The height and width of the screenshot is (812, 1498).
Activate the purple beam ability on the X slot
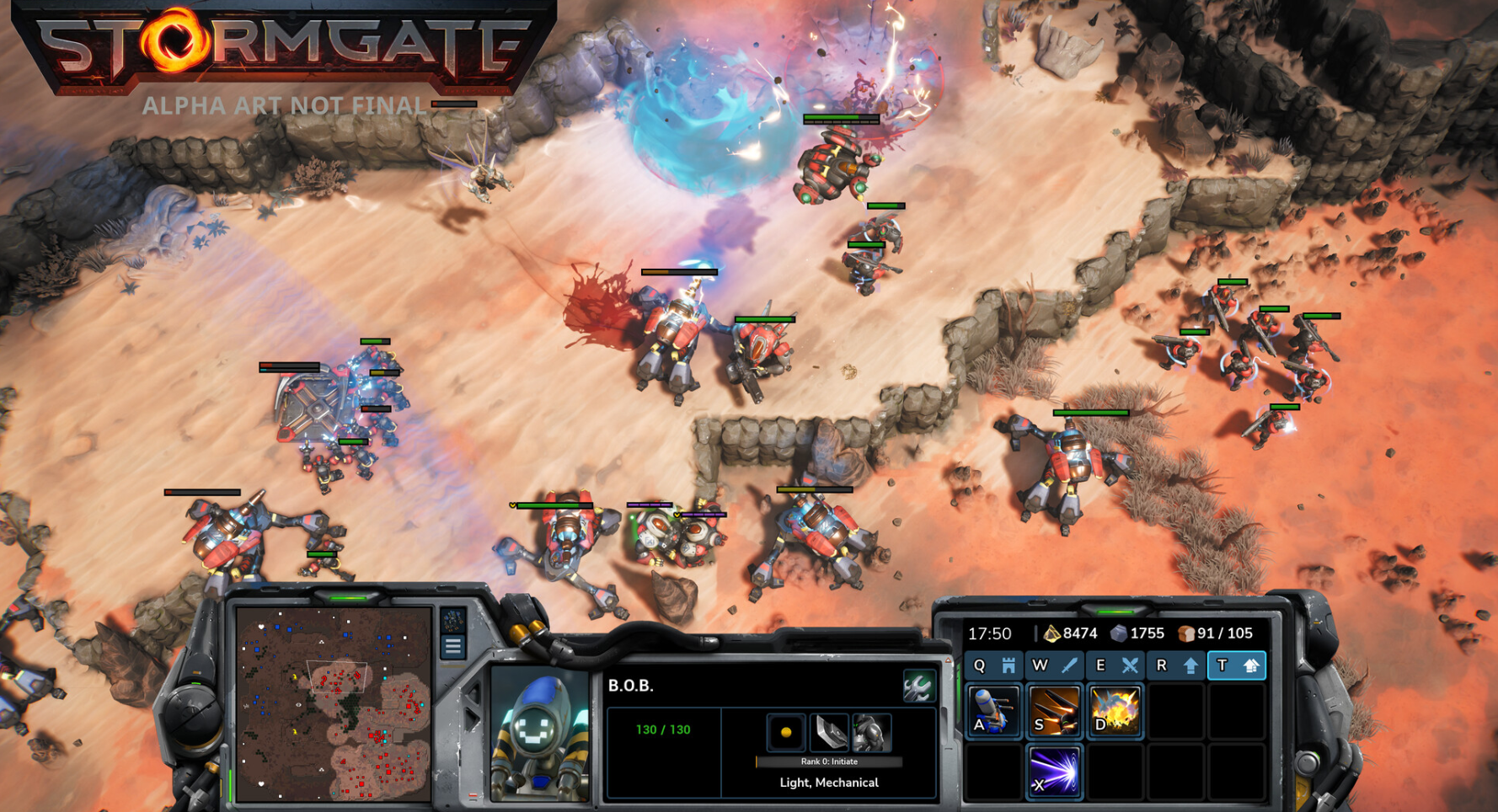pos(1054,771)
